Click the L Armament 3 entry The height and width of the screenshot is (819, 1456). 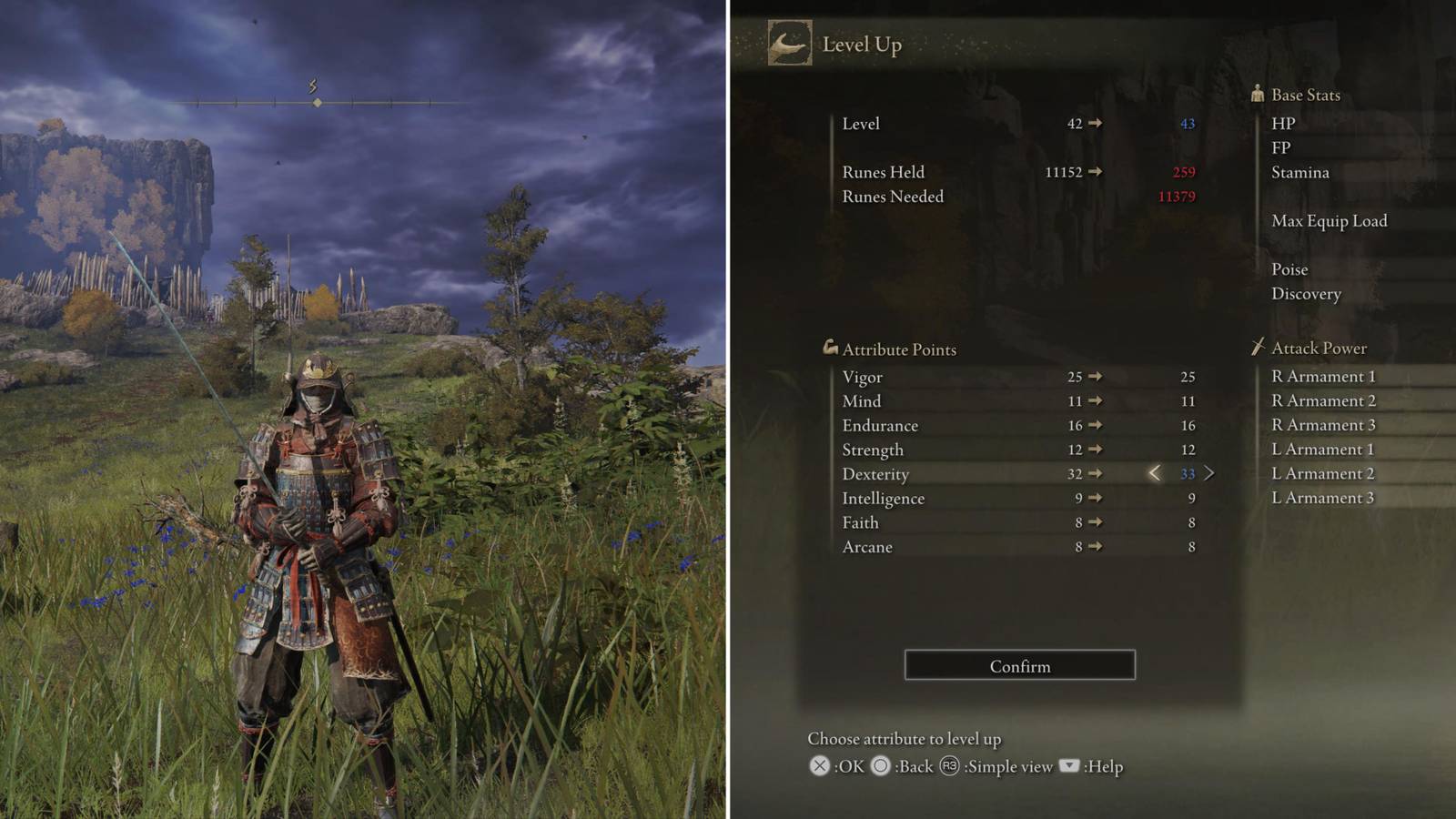point(1321,498)
